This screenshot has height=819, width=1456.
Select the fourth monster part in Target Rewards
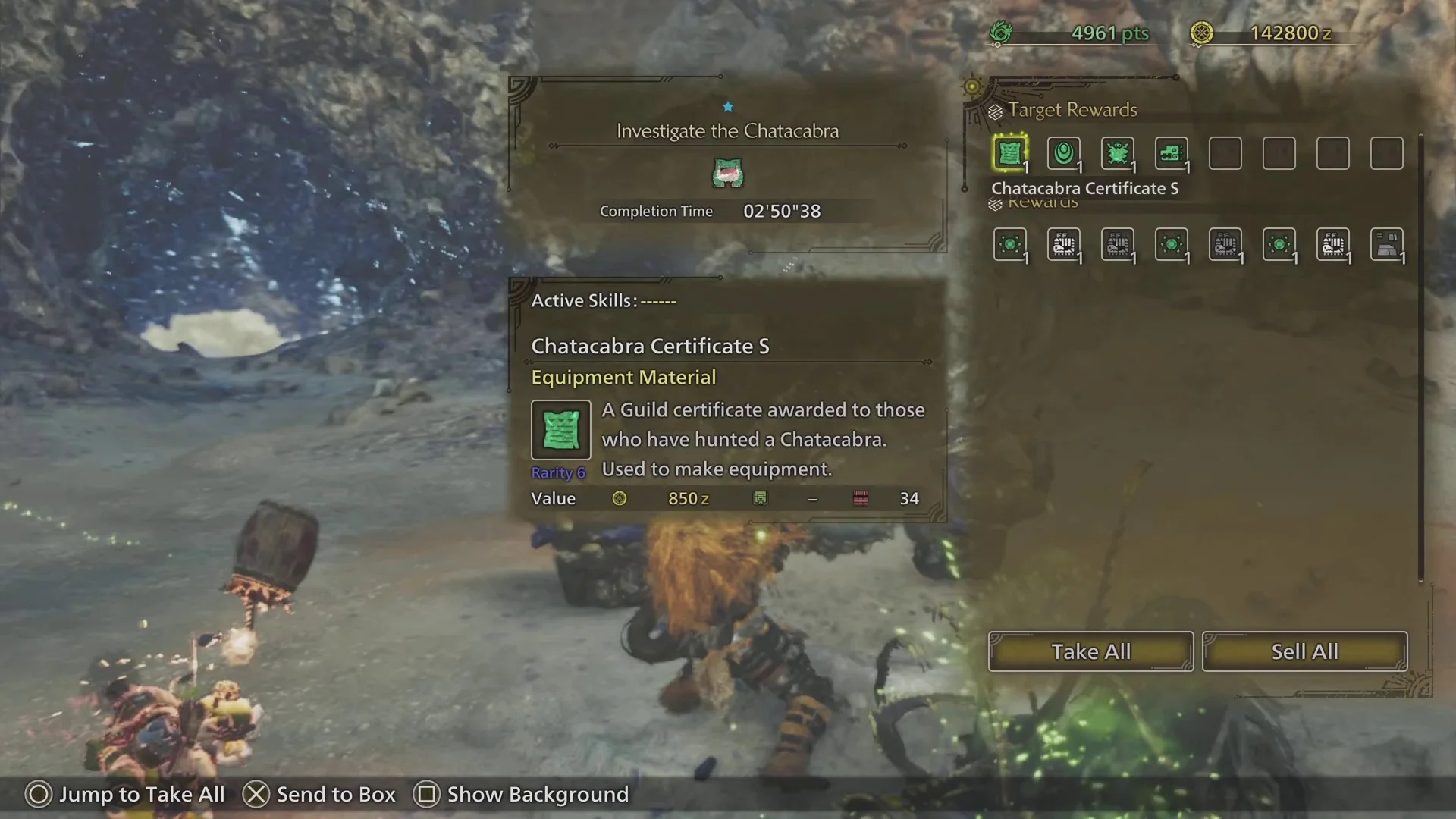(x=1172, y=153)
